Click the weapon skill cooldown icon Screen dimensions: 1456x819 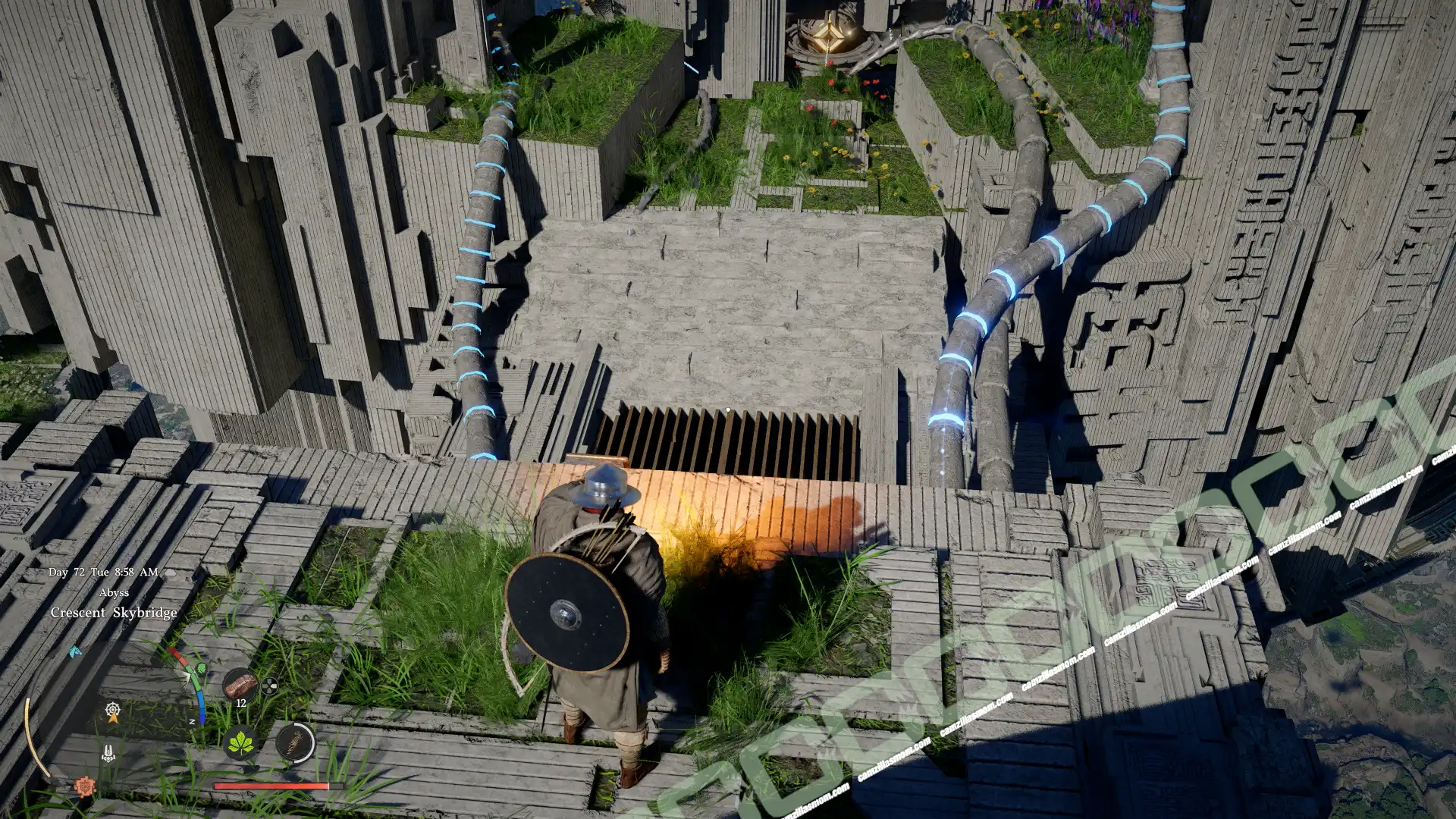(x=294, y=741)
